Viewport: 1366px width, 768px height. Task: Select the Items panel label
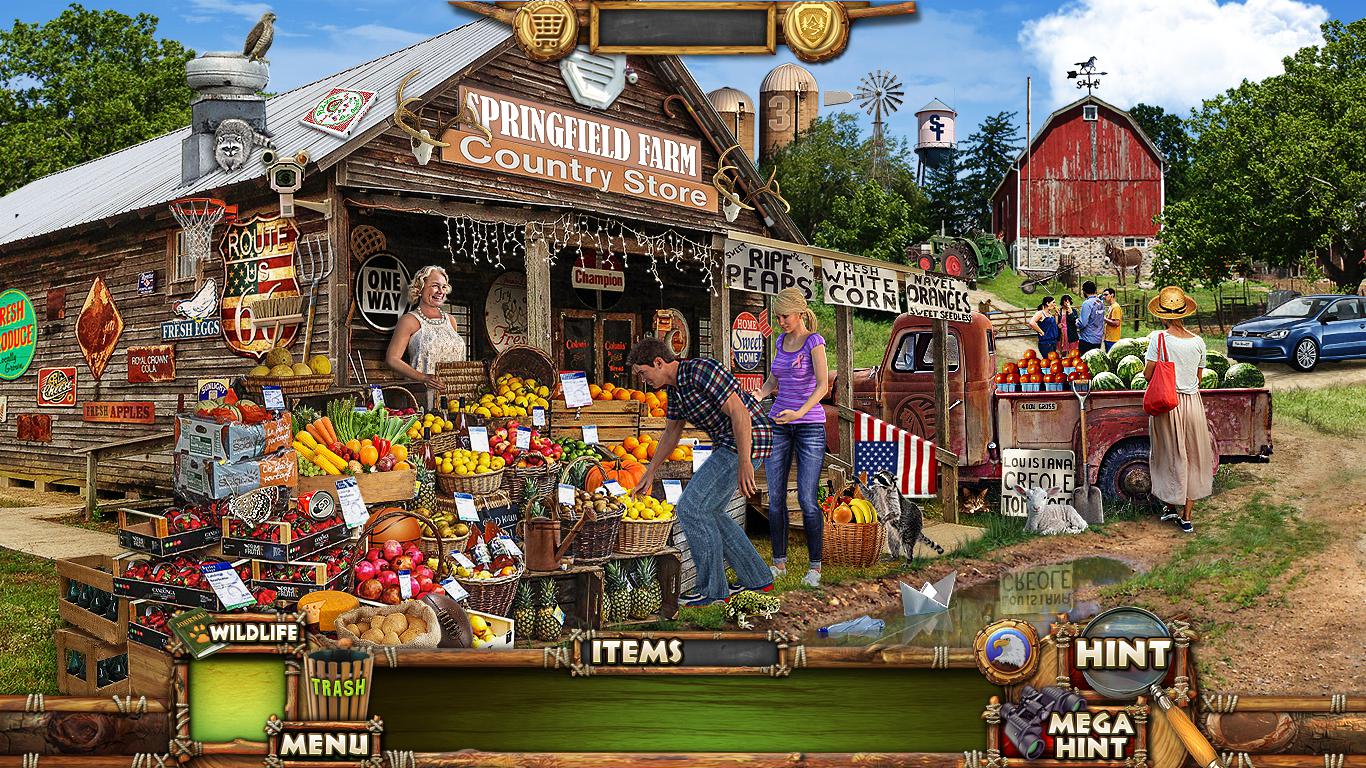(x=636, y=652)
